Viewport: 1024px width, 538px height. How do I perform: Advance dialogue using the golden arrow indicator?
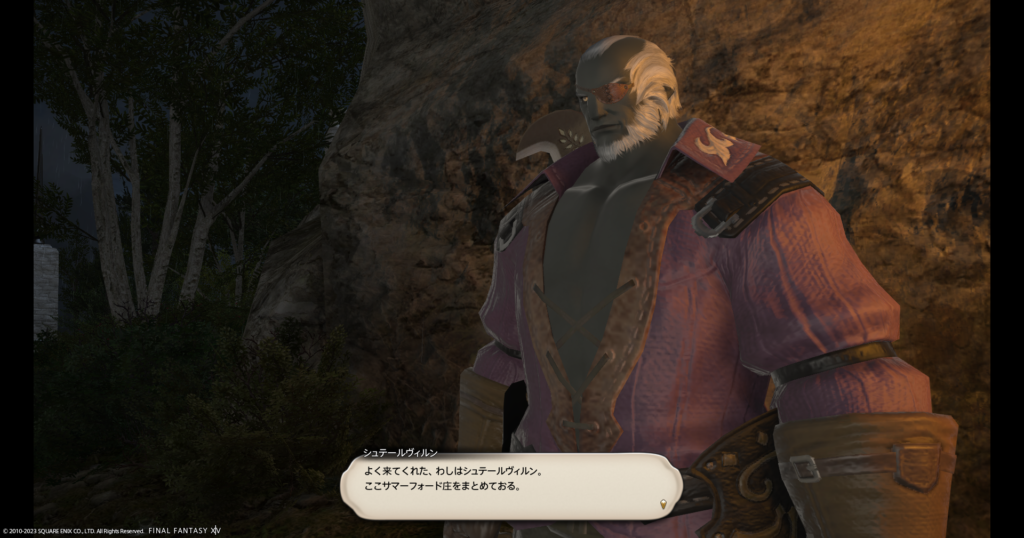click(x=663, y=505)
